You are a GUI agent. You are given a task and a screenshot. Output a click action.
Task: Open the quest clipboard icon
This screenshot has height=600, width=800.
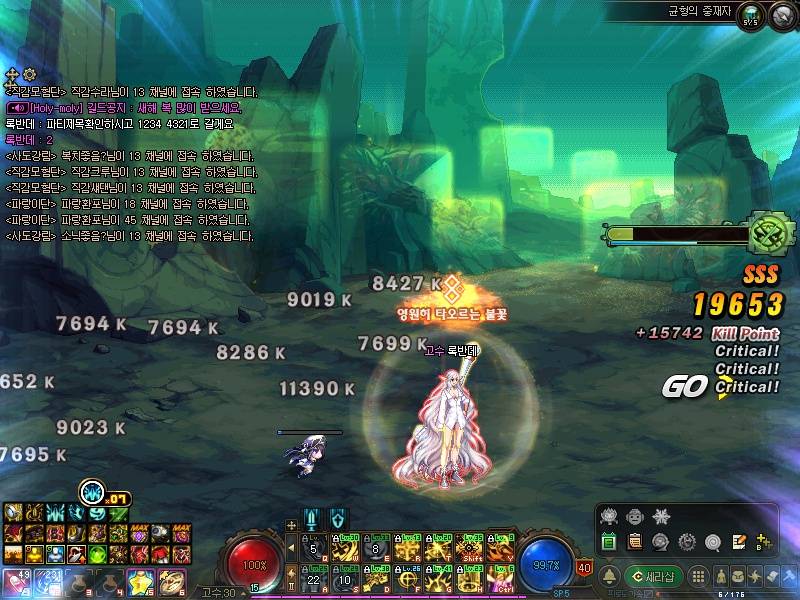click(634, 541)
